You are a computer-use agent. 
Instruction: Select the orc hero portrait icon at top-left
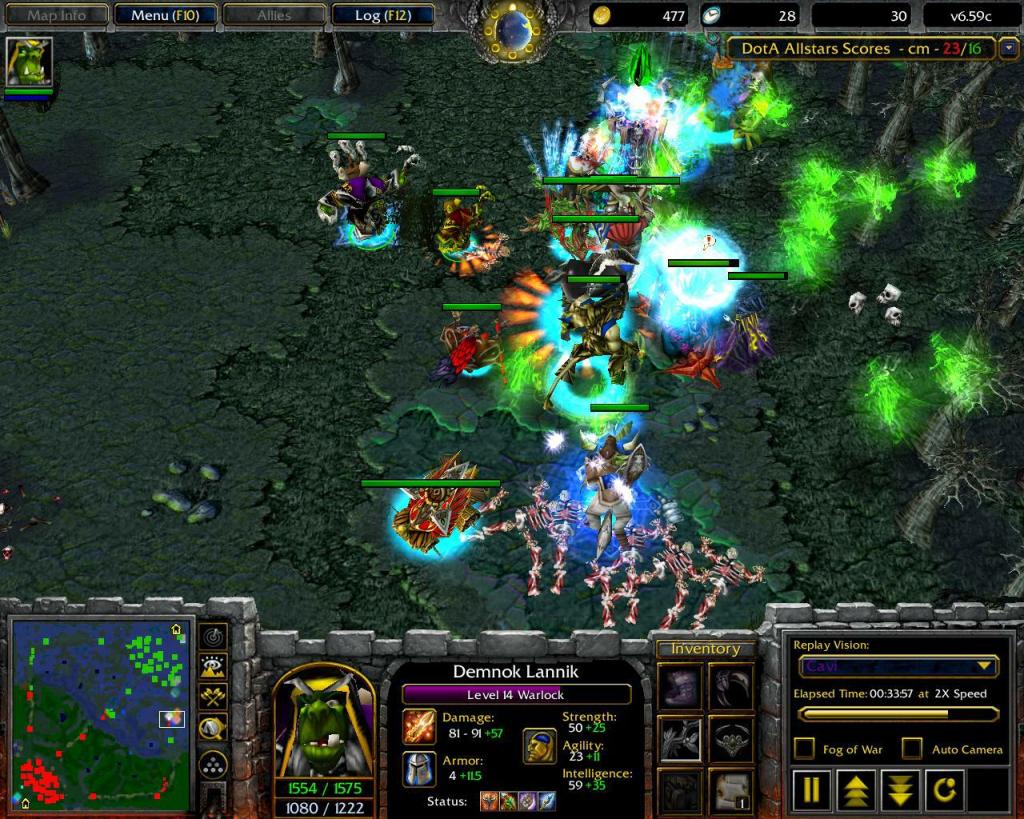click(29, 63)
